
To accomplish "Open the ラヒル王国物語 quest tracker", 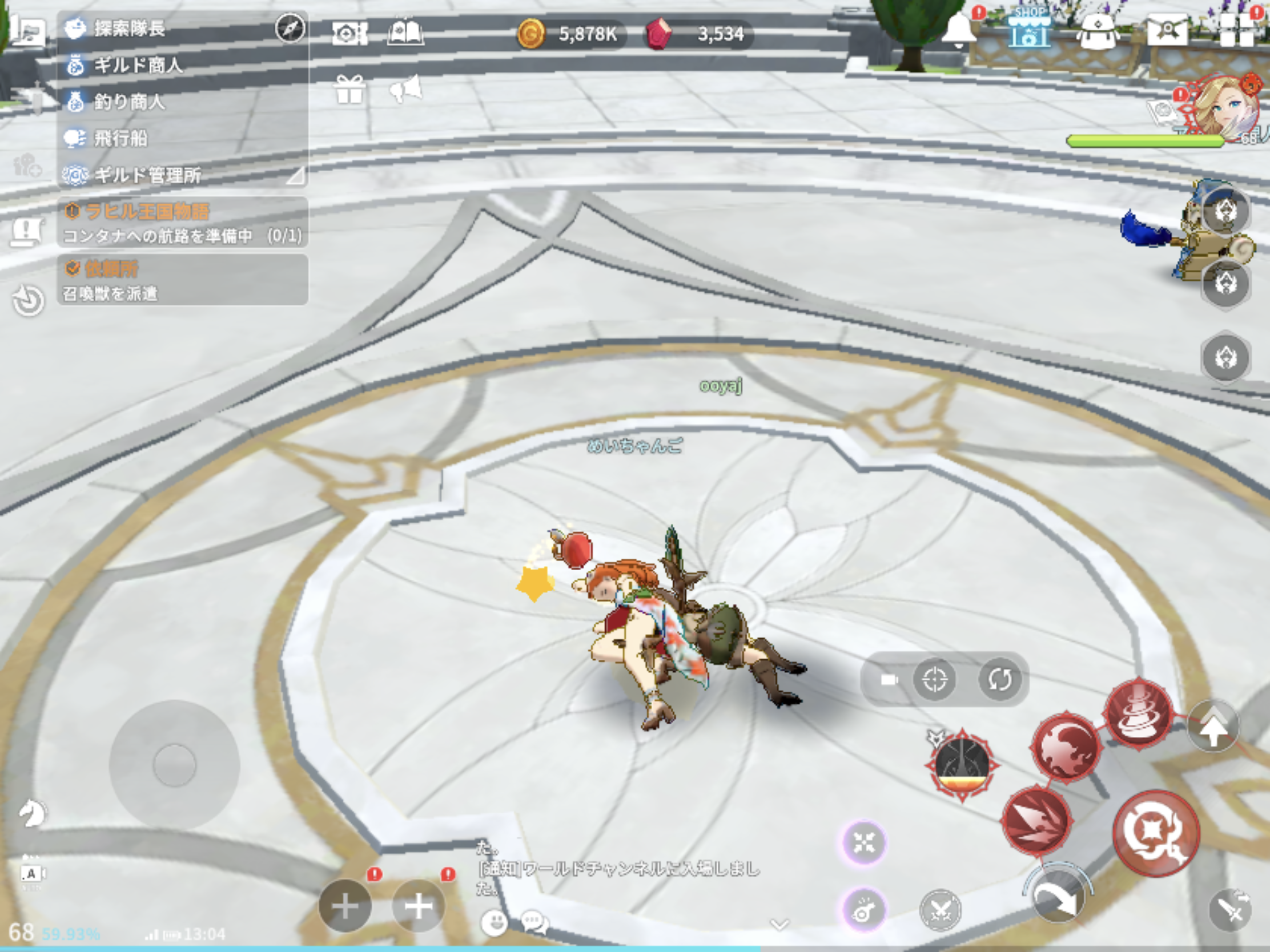I will tap(182, 223).
